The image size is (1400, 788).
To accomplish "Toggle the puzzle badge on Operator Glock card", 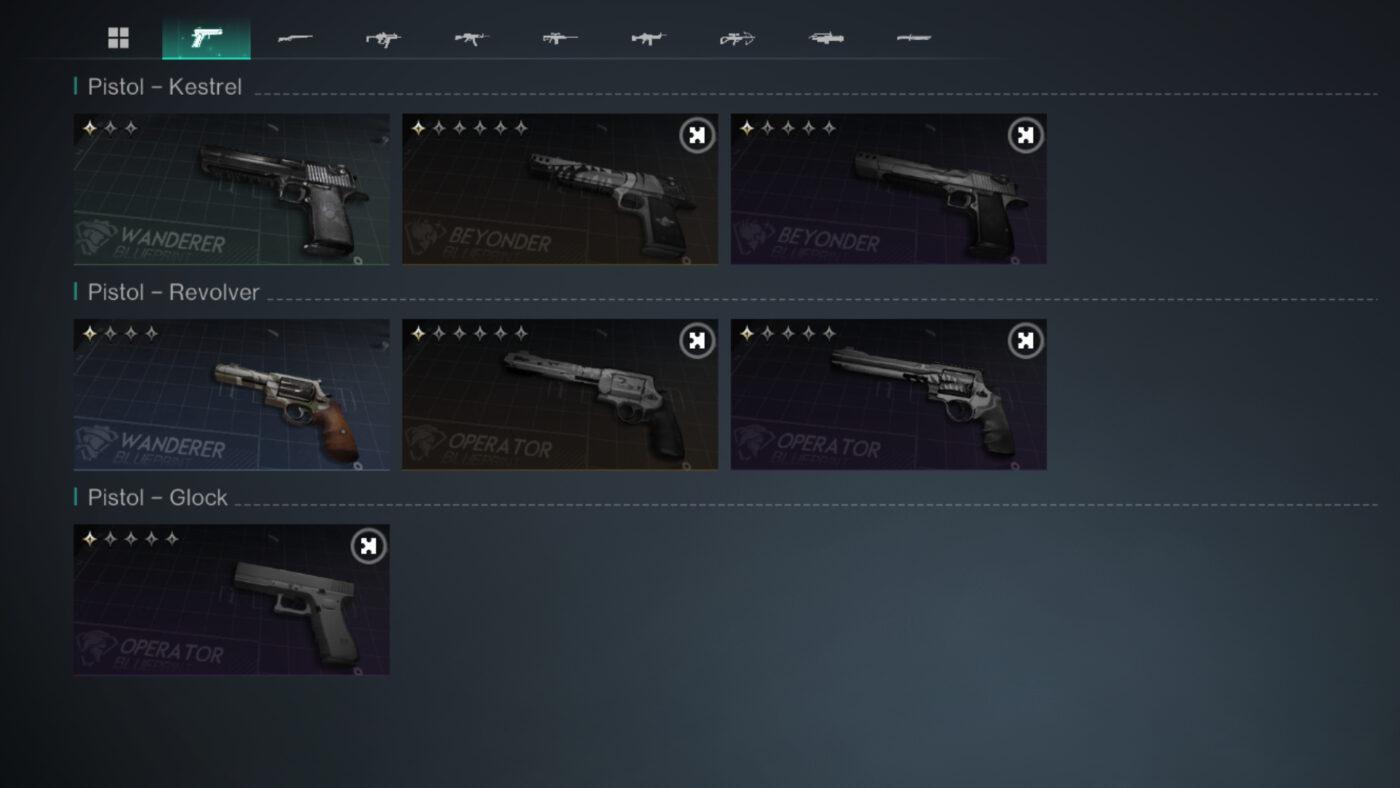I will click(x=367, y=546).
